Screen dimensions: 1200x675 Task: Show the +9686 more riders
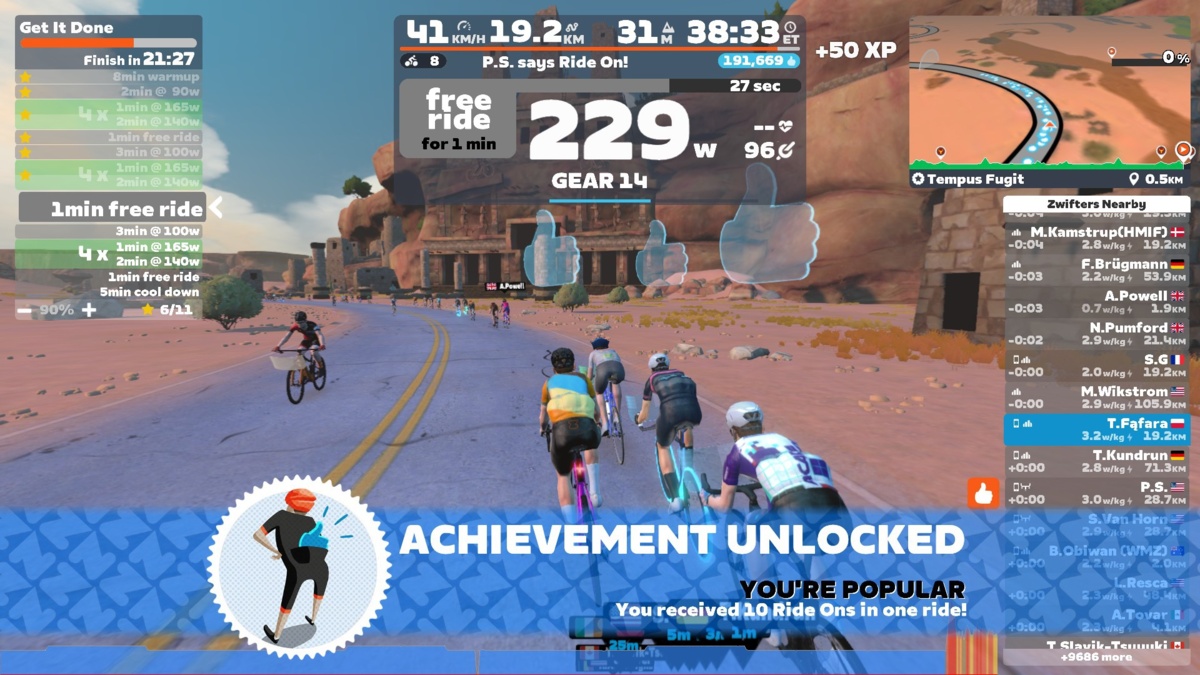[x=1096, y=658]
